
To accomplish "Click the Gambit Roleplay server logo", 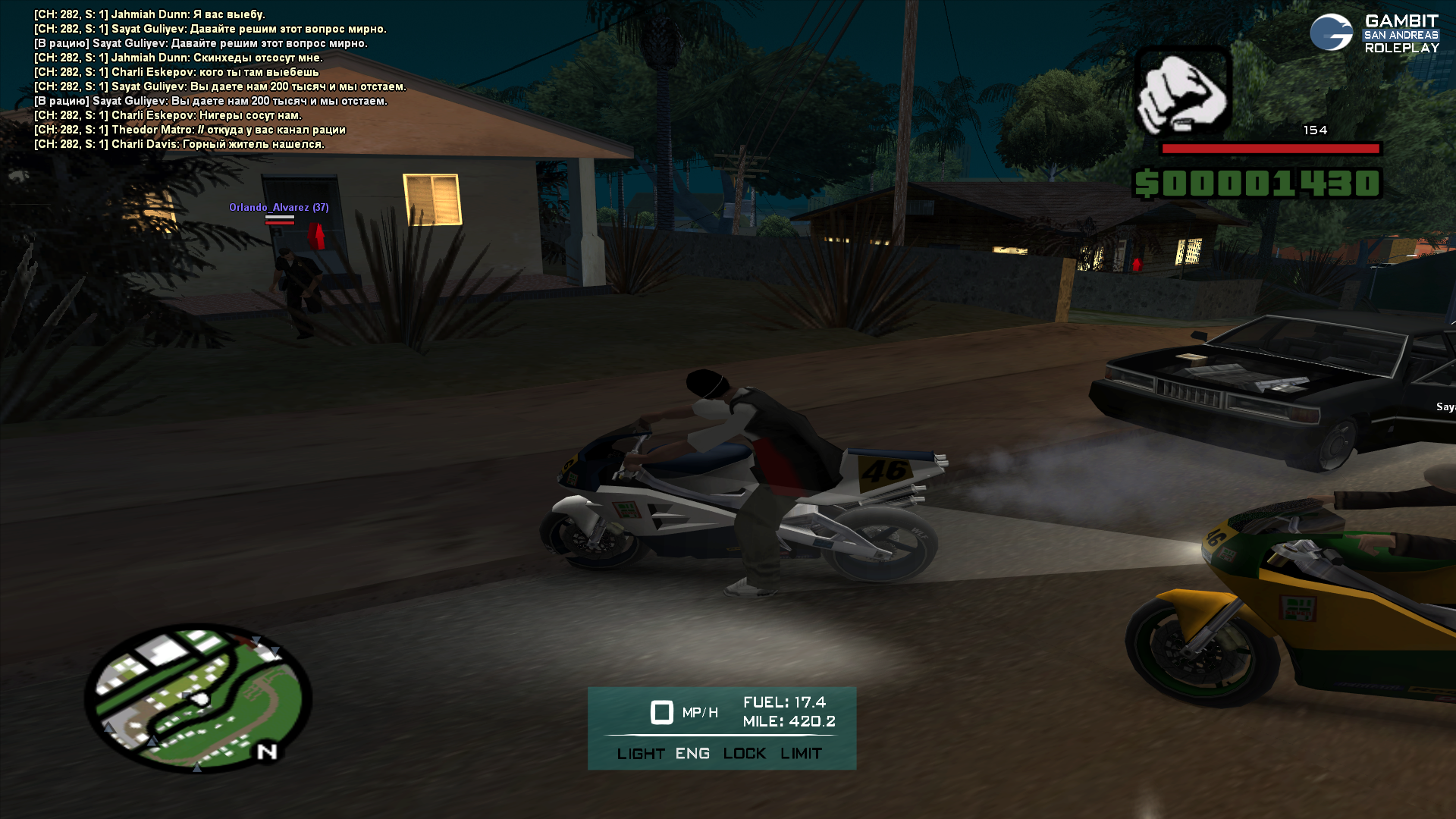I will point(1373,33).
